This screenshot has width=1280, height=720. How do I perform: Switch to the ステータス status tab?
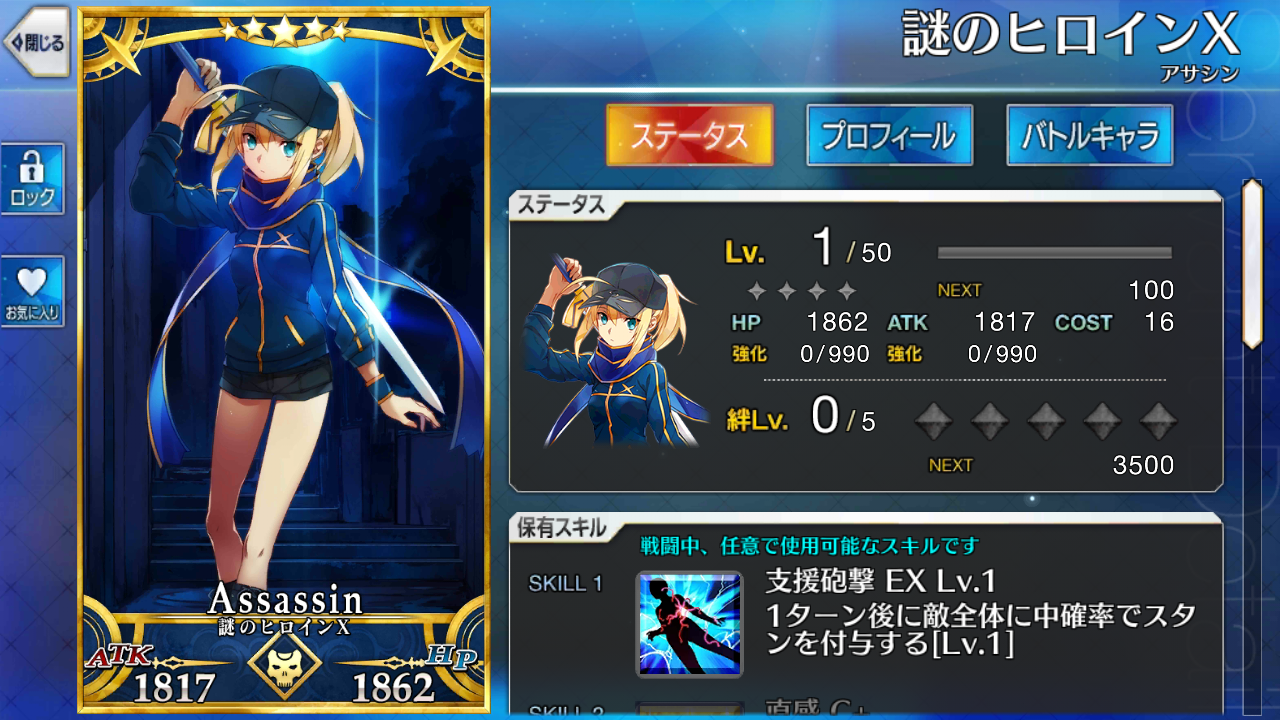(x=689, y=135)
